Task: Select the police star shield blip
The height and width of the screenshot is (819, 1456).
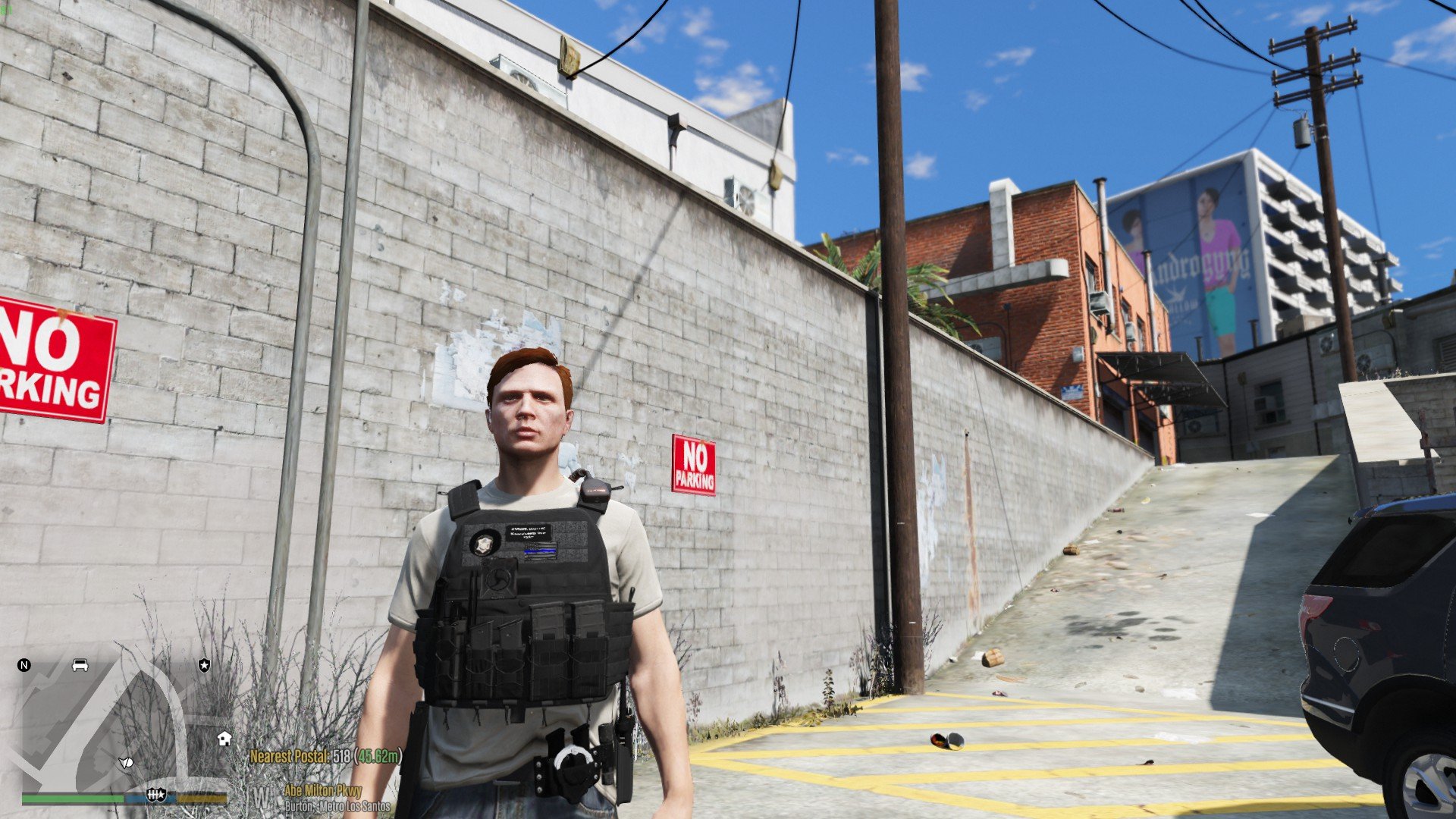Action: point(204,665)
